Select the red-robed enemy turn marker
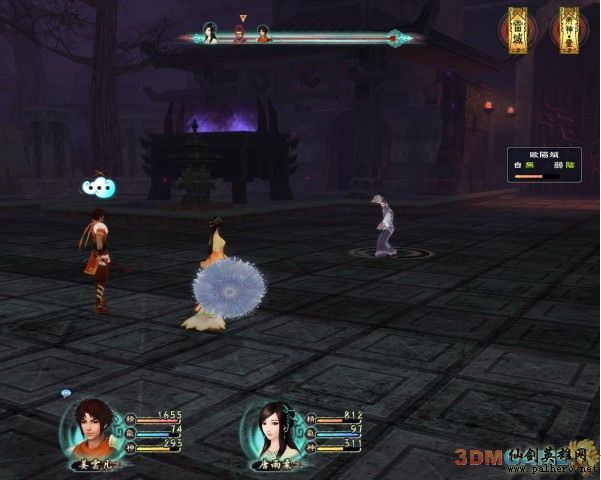Screen dimensions: 601x480 click(x=240, y=36)
